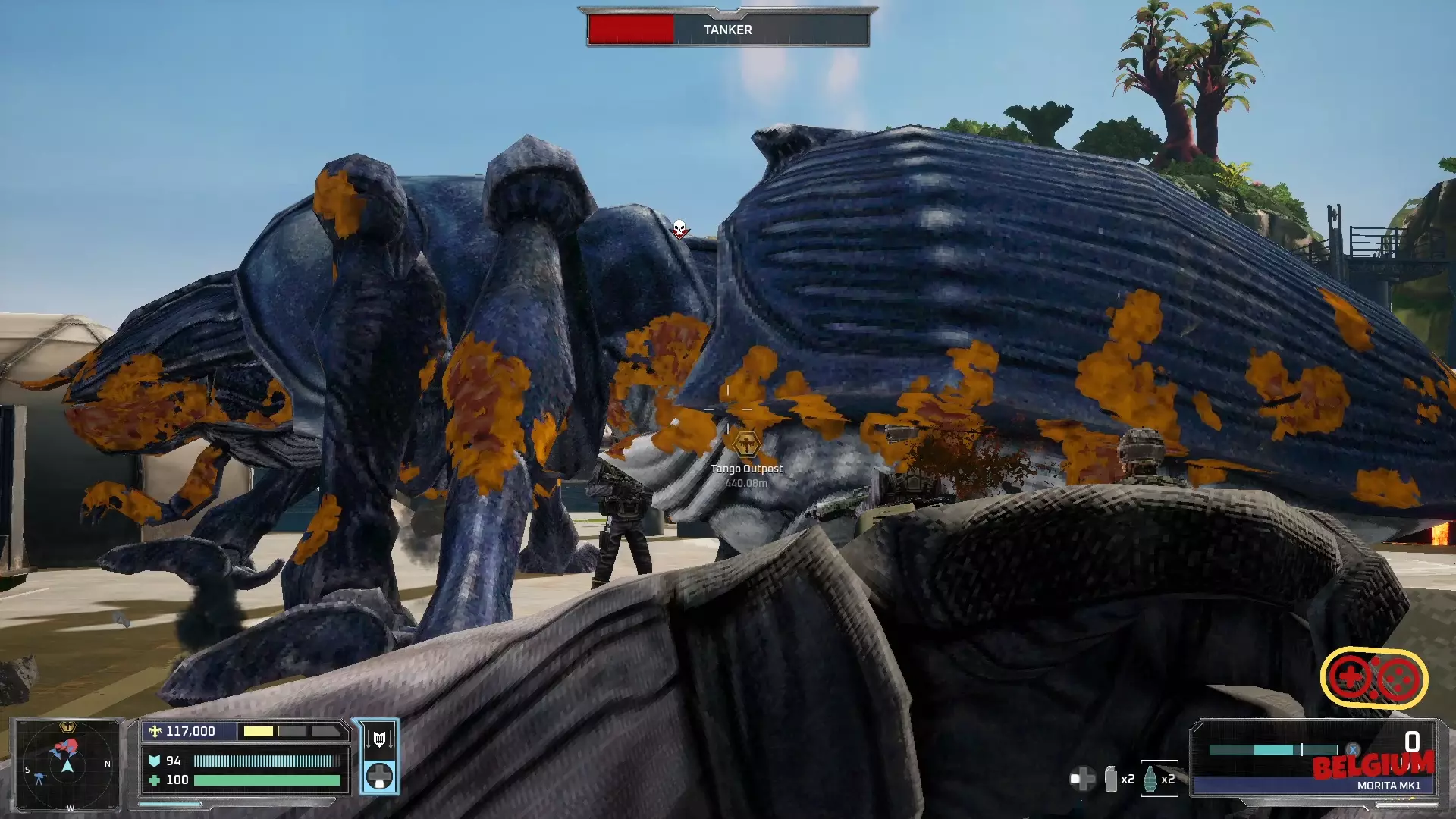The image size is (1456, 819).
Task: Click the Belgium gamepad channel logo
Action: (1374, 677)
